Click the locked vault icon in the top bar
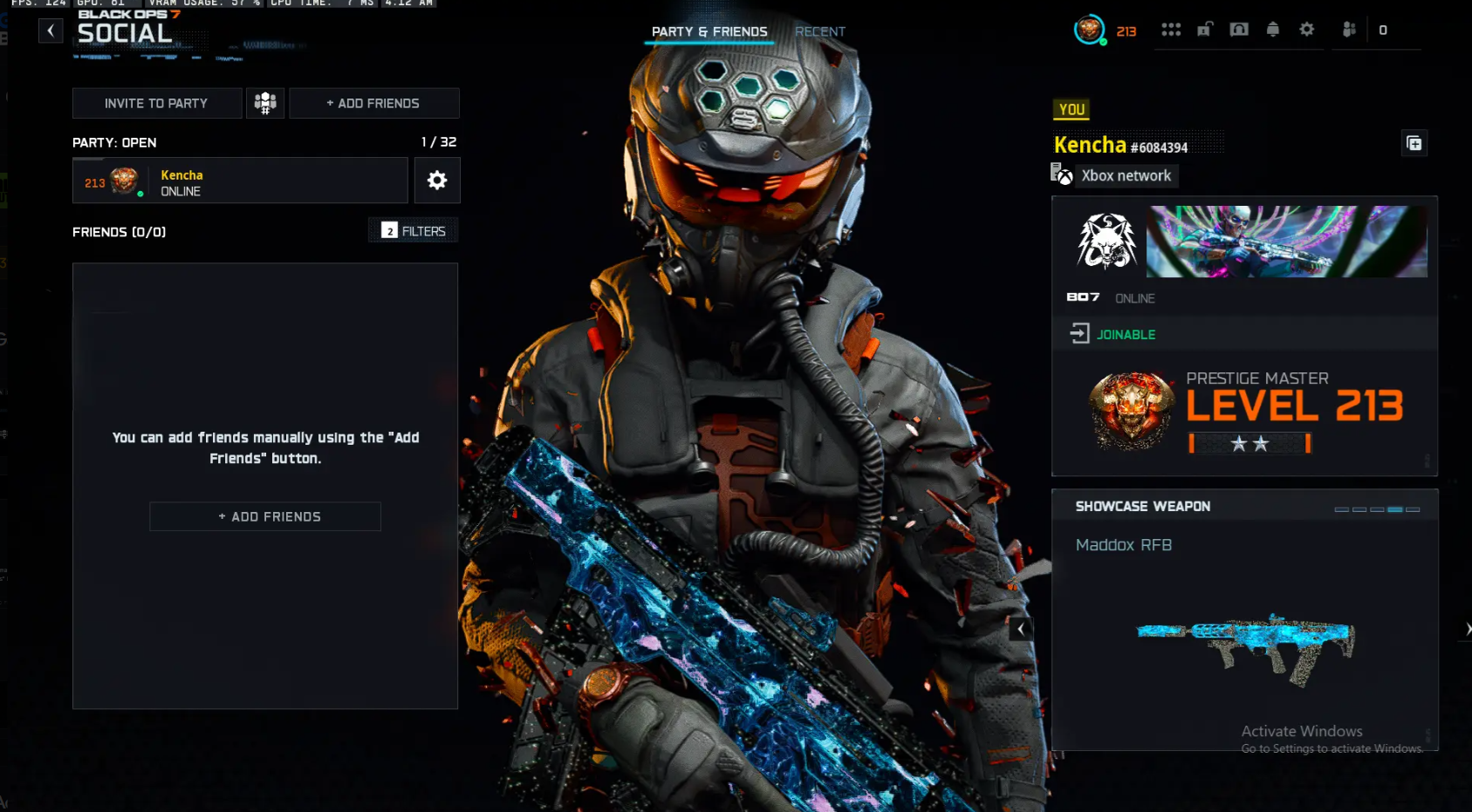Screen dimensions: 1472x812 [1239, 29]
